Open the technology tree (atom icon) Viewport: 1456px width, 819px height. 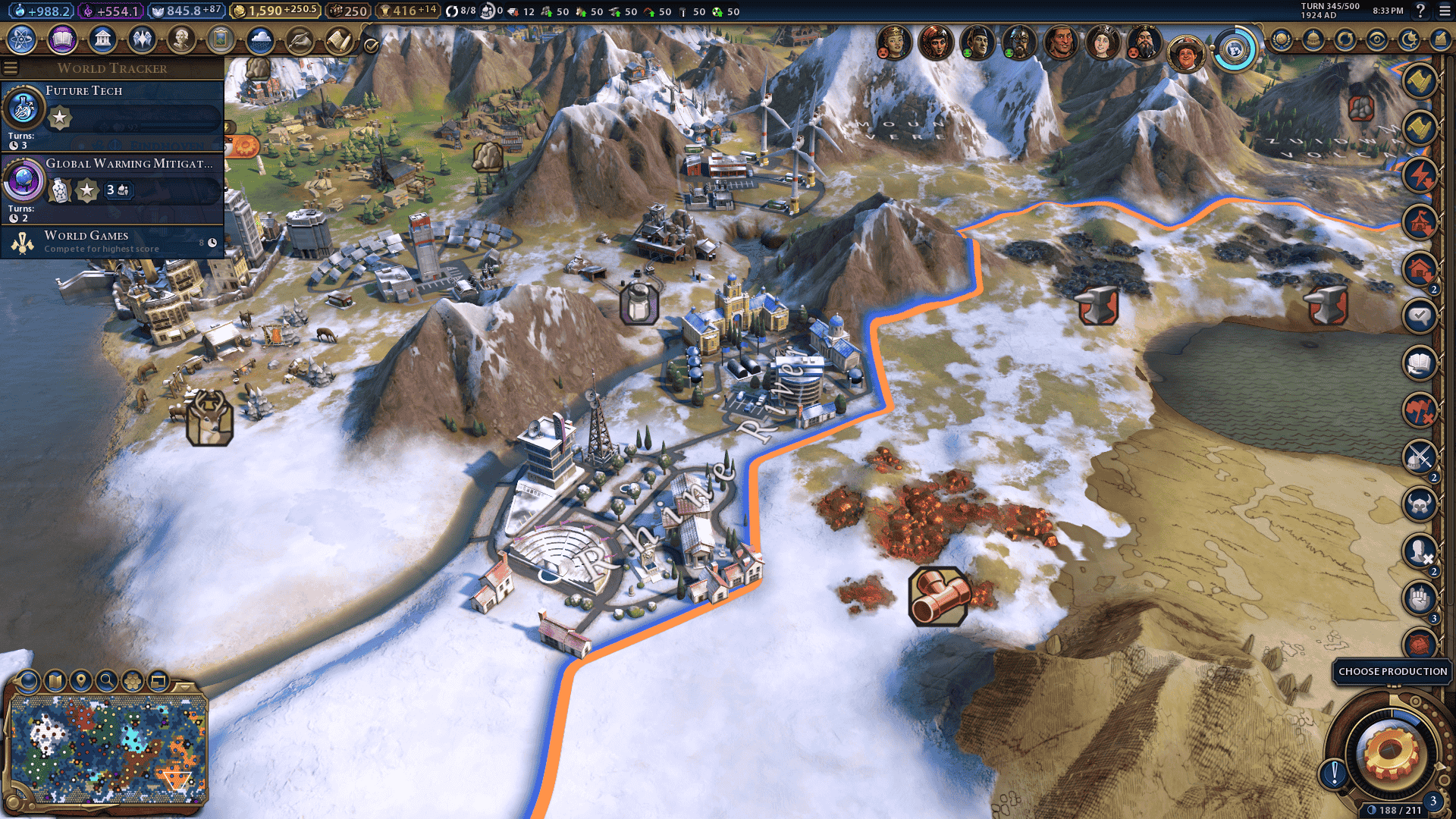click(22, 39)
